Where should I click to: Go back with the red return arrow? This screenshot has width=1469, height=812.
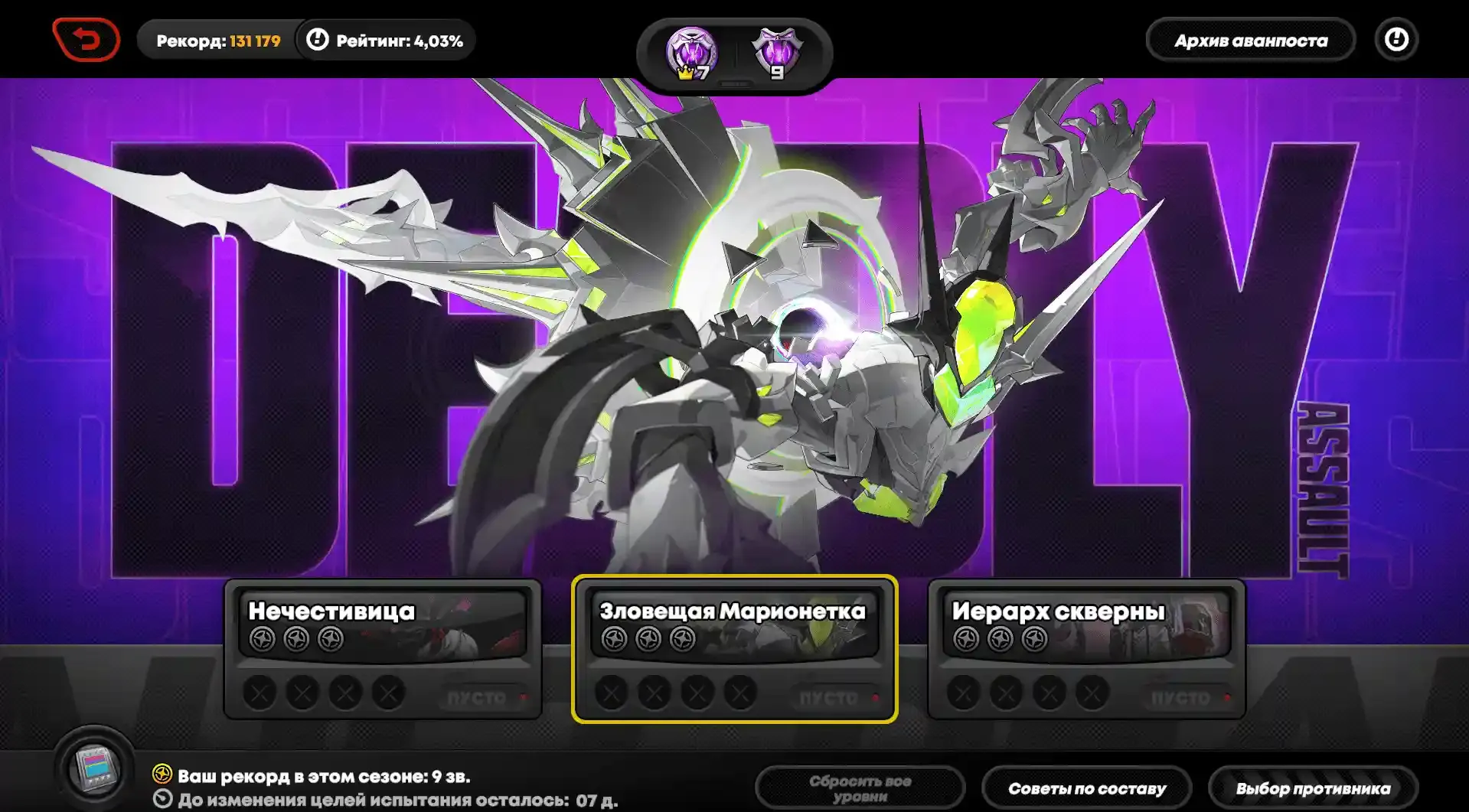coord(87,40)
